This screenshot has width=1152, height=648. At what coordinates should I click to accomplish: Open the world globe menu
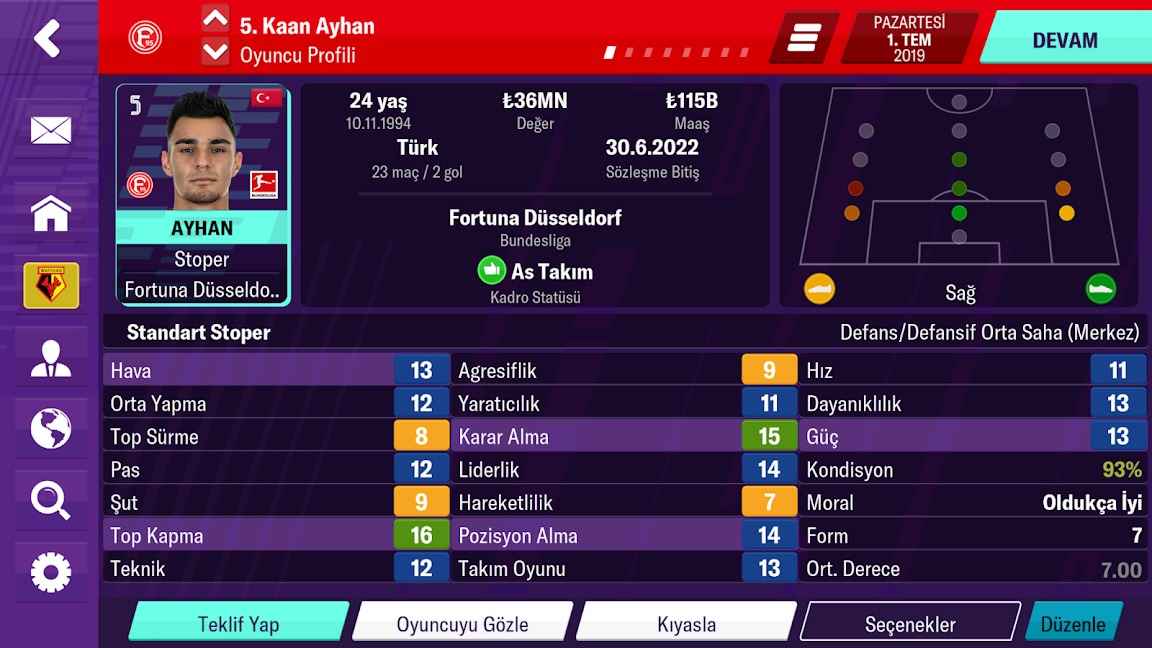[50, 429]
